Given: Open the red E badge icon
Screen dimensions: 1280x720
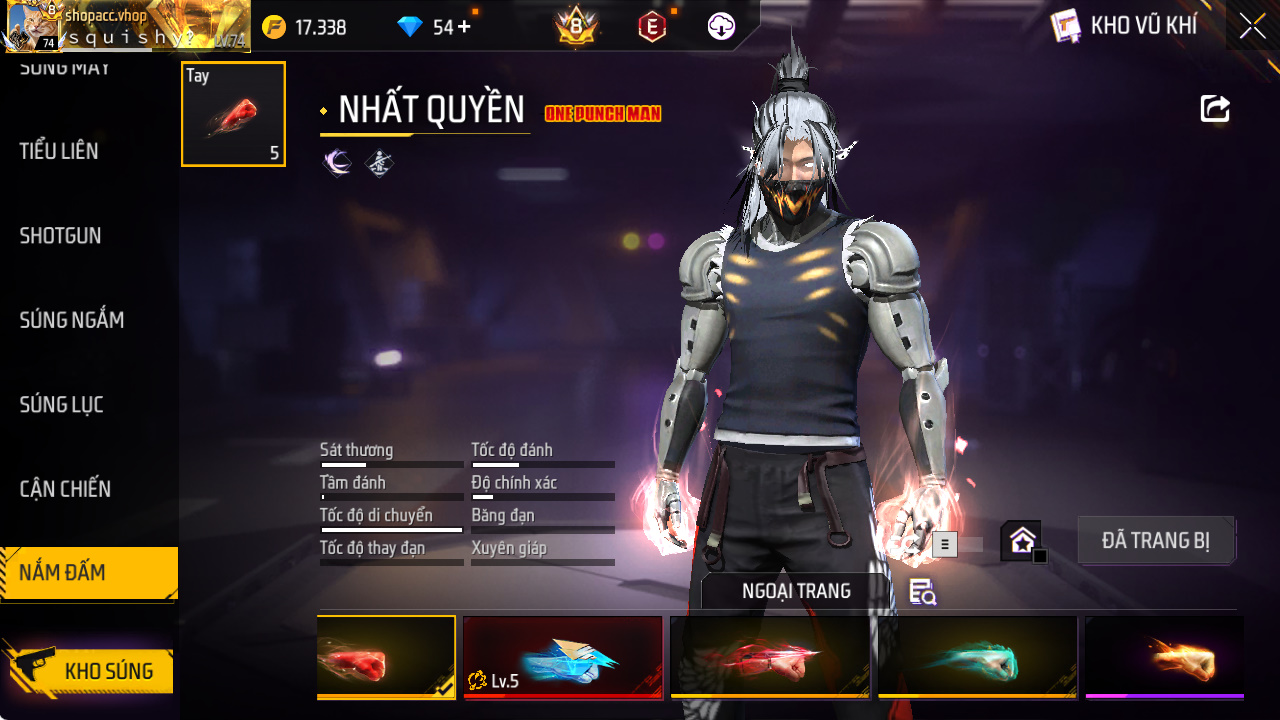Looking at the screenshot, I should point(653,26).
